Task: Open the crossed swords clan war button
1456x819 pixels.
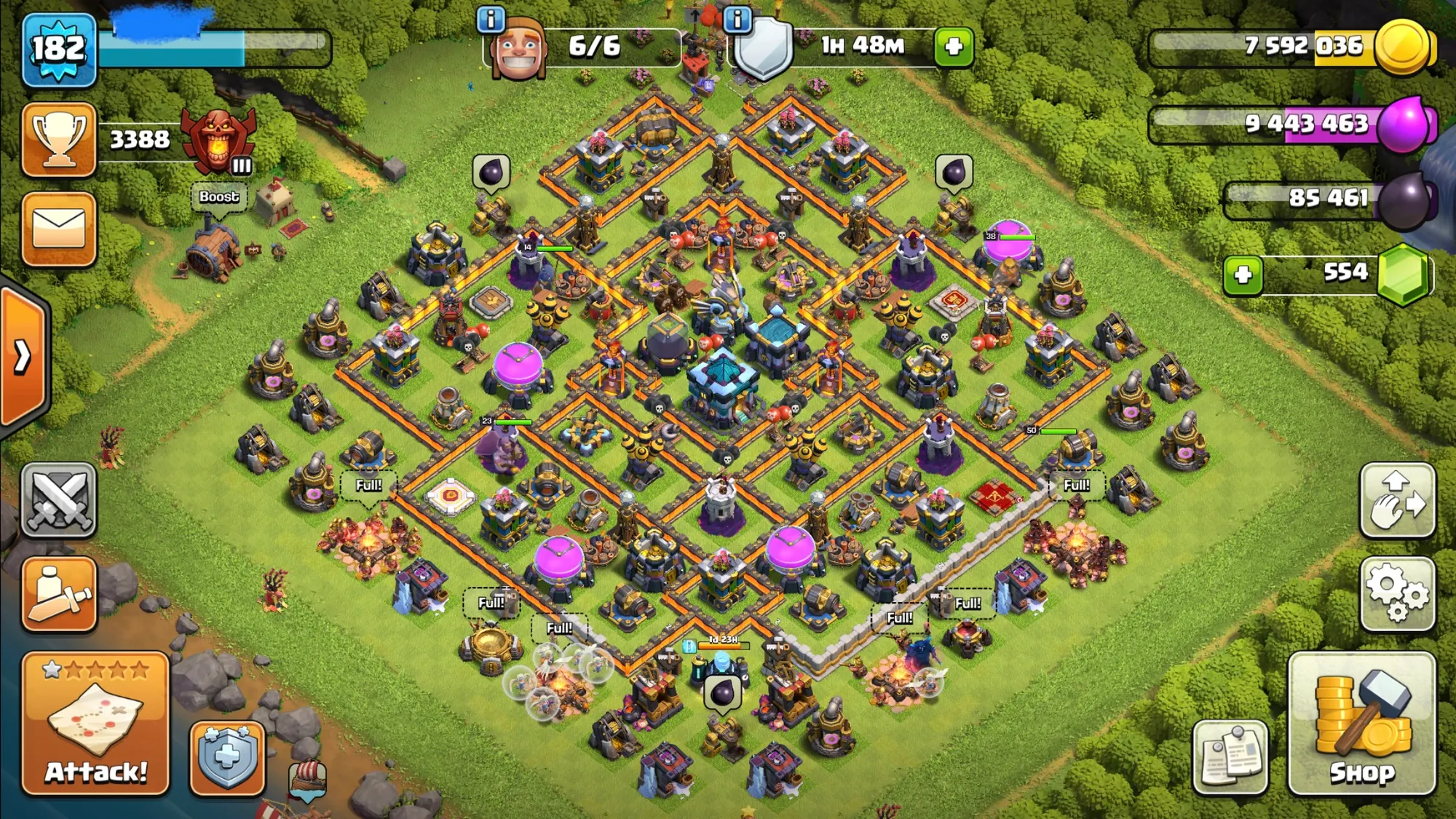Action: click(59, 500)
